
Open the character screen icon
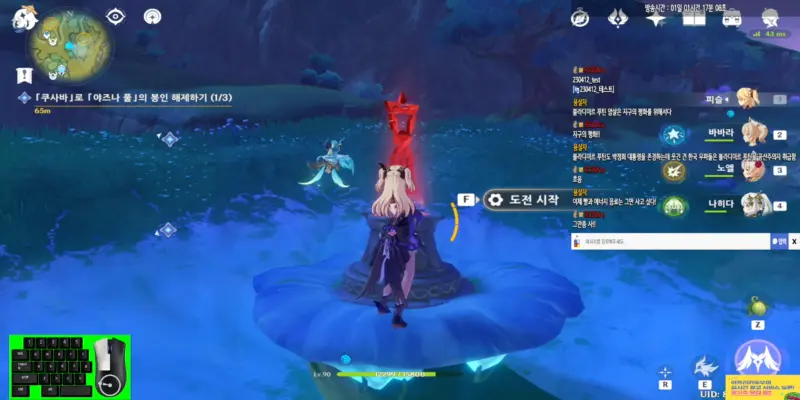(770, 17)
